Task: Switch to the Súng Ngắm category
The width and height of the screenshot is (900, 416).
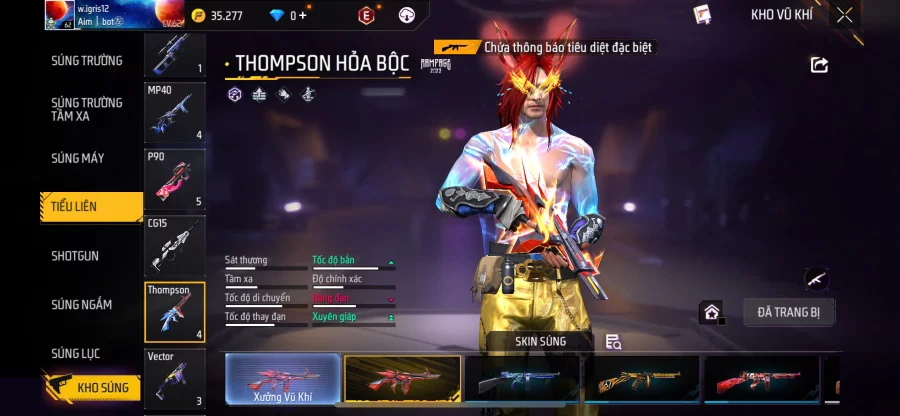Action: point(82,305)
